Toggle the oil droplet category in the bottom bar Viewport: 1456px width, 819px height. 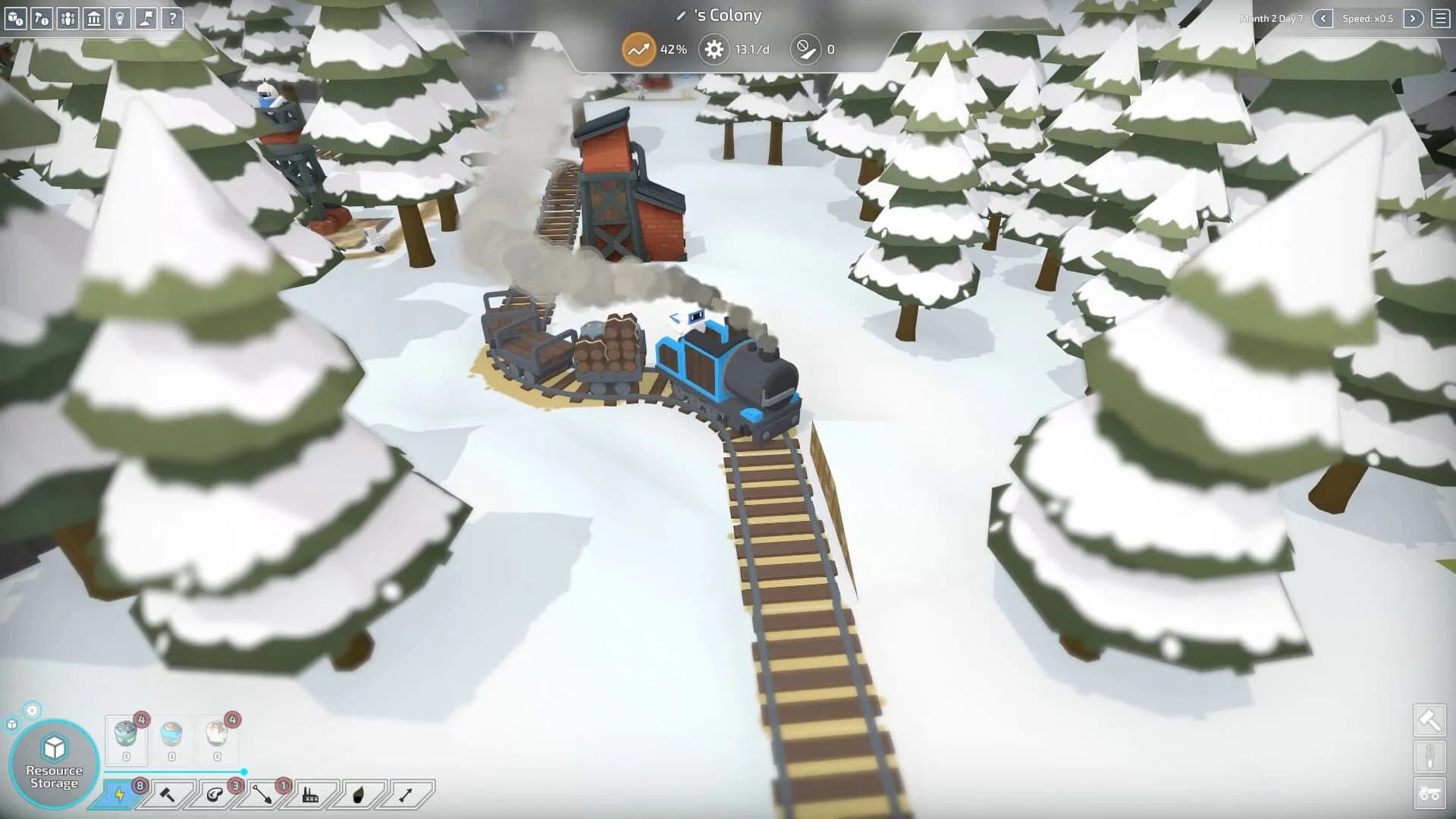click(358, 796)
